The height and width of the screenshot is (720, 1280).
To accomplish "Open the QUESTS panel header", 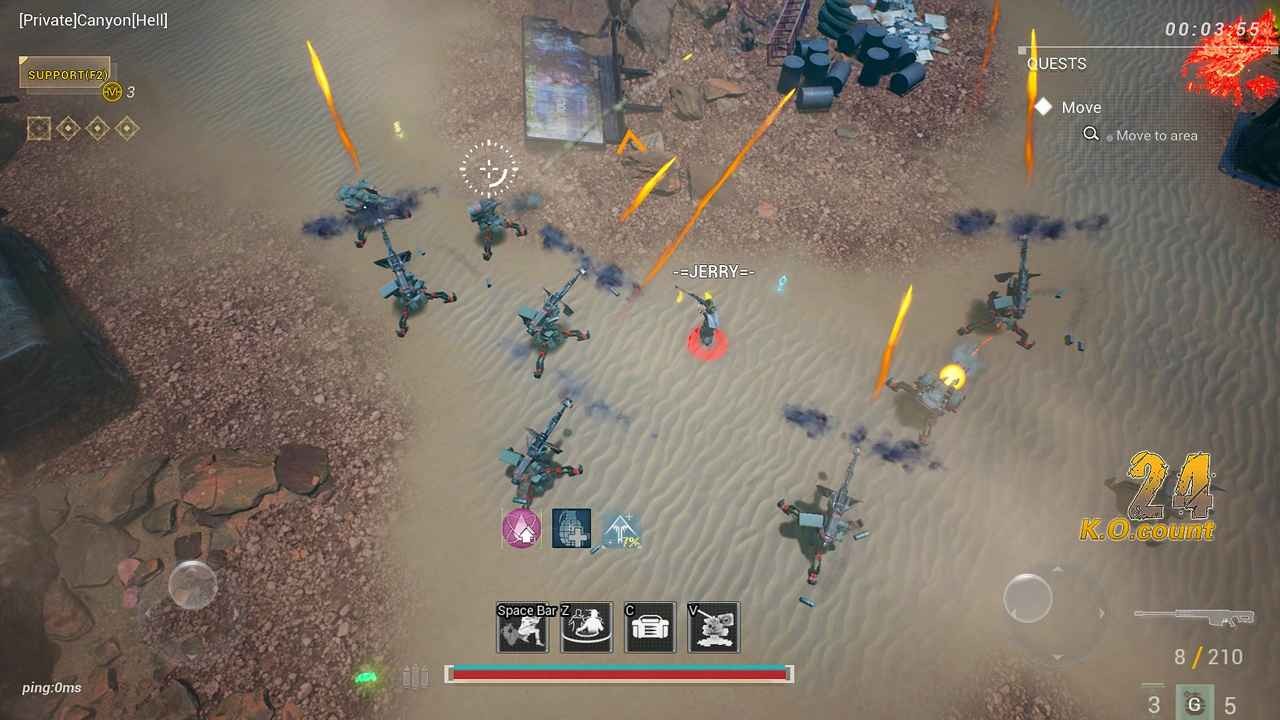I will (x=1055, y=63).
